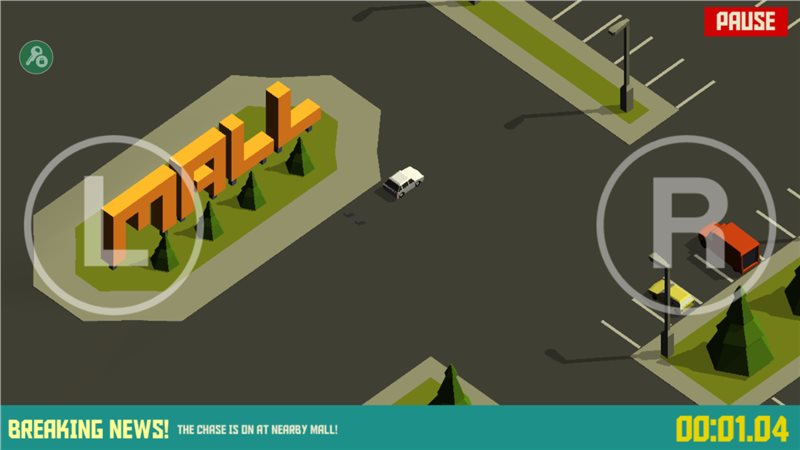The height and width of the screenshot is (450, 800).
Task: Pause the game with the red button
Action: [745, 21]
